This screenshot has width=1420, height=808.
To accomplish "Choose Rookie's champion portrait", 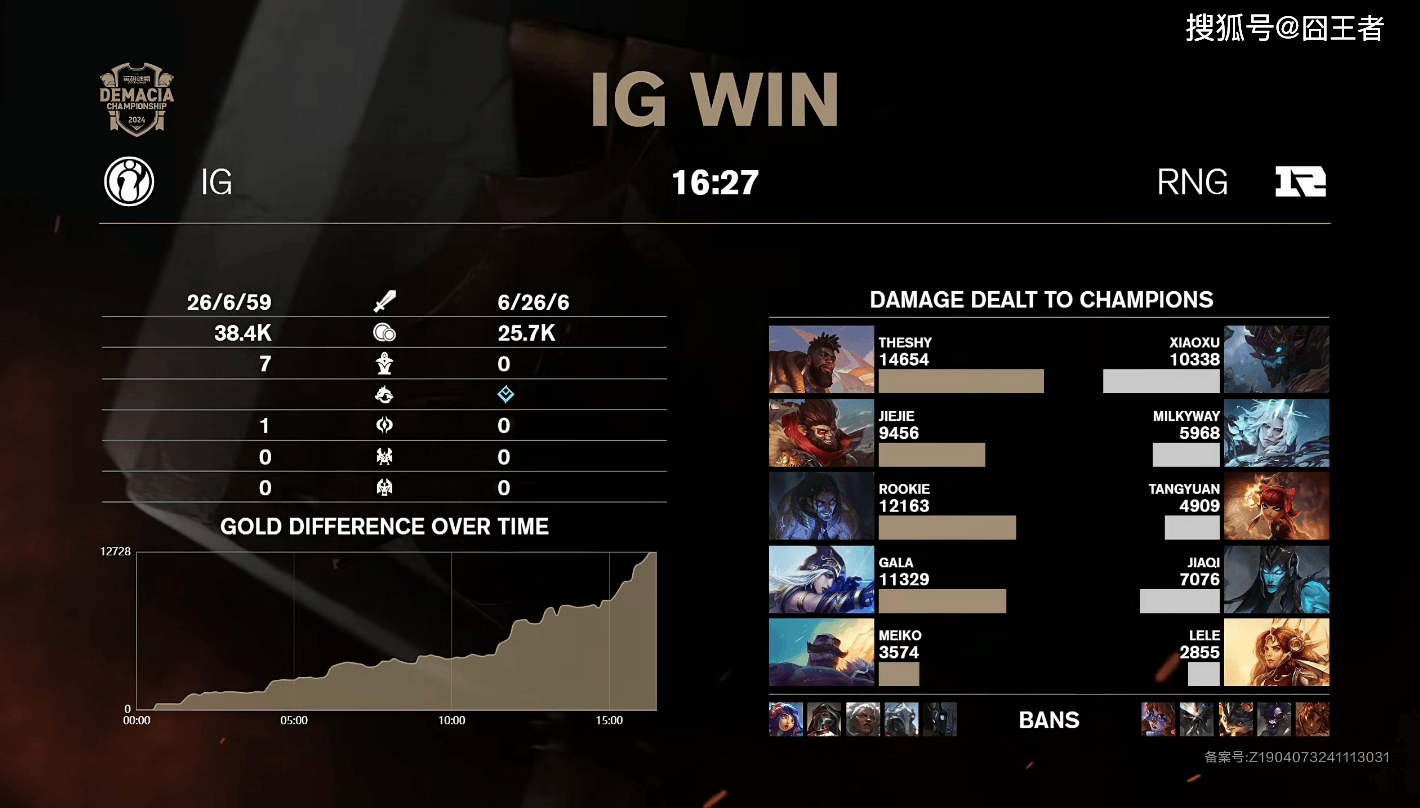I will coord(821,506).
